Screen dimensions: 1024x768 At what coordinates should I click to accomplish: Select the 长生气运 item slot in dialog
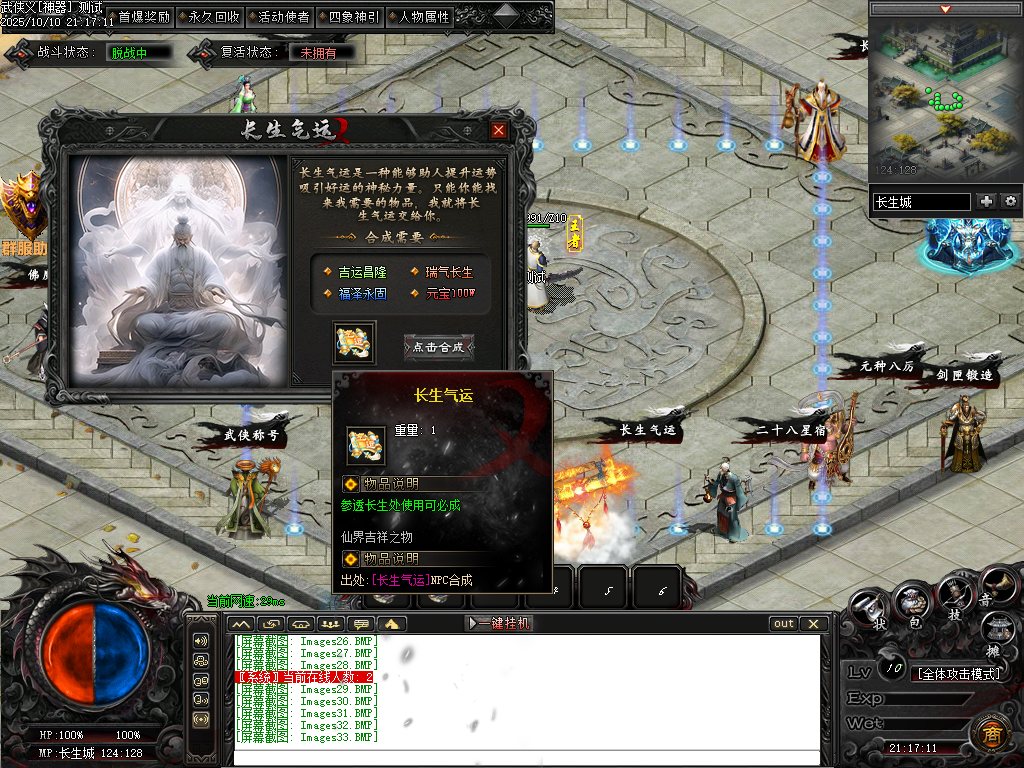(x=355, y=342)
